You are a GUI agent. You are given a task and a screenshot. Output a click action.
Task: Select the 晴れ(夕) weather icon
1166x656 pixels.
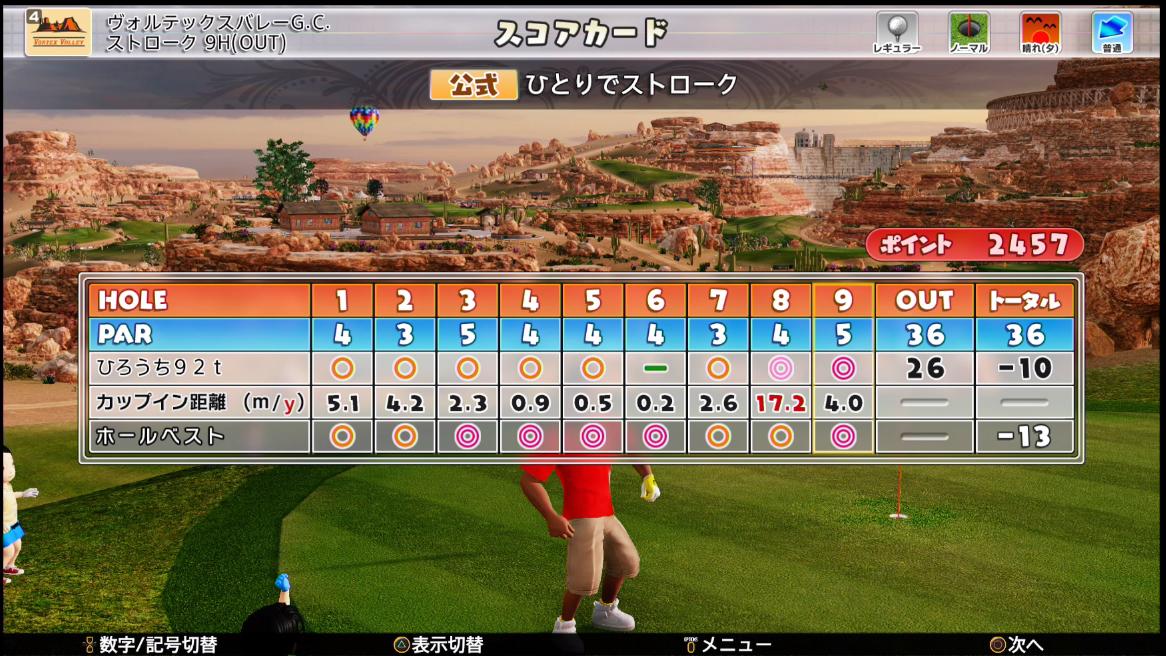tap(1040, 32)
